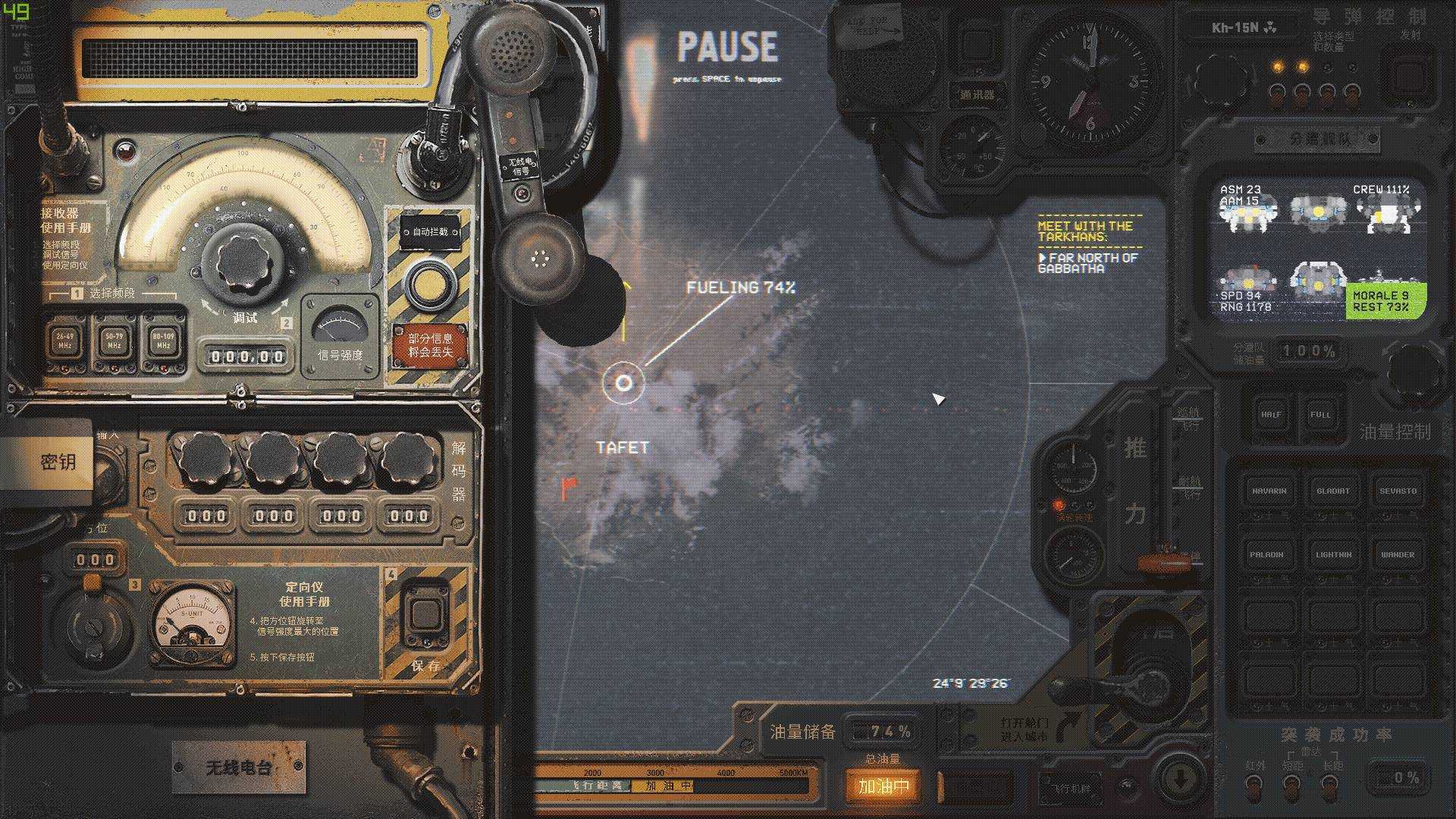The width and height of the screenshot is (1456, 819).
Task: Open the 密钥 key tab
Action: 57,462
